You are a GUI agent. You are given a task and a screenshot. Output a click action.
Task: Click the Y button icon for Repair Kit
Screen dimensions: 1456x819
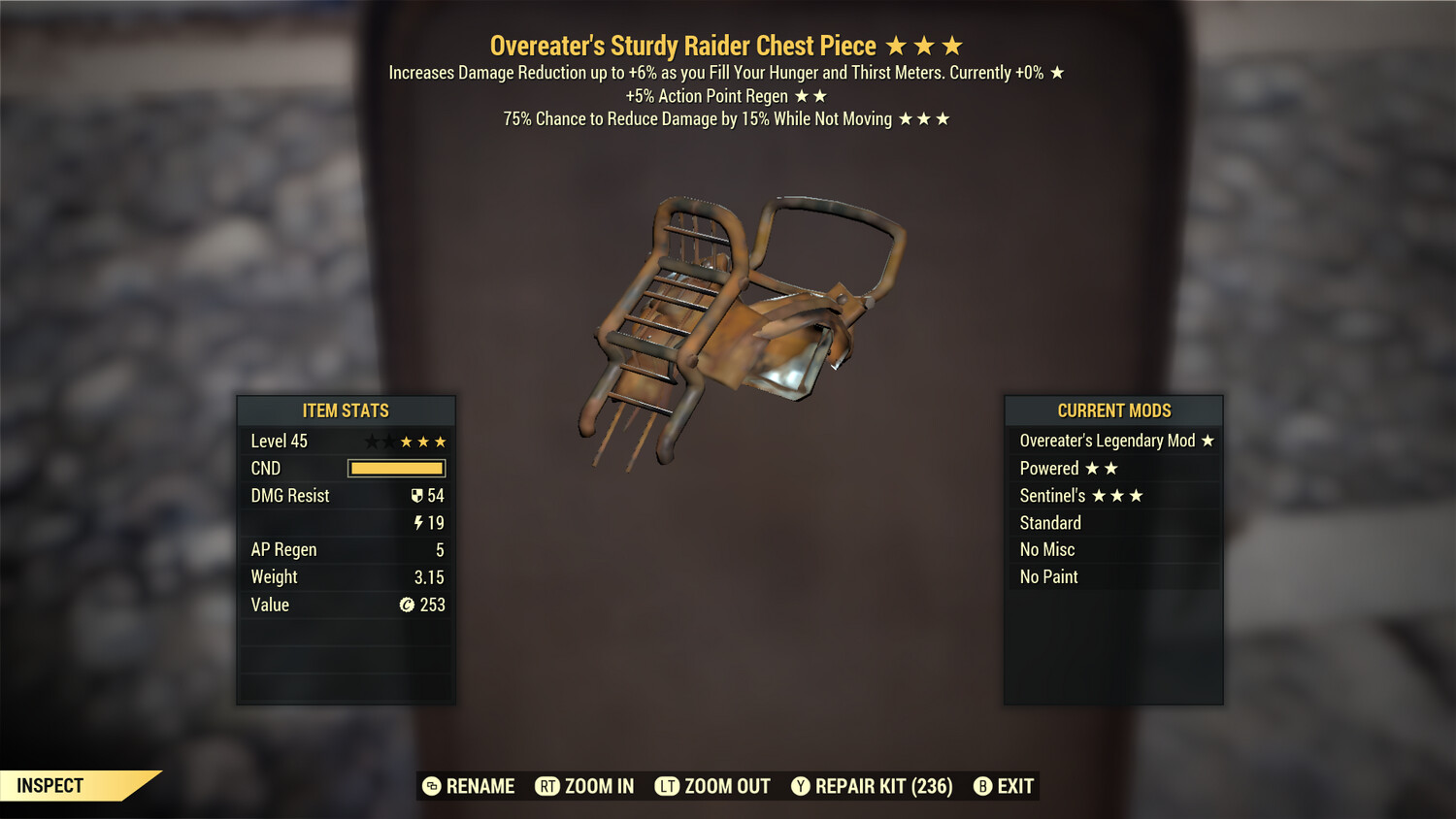click(801, 786)
